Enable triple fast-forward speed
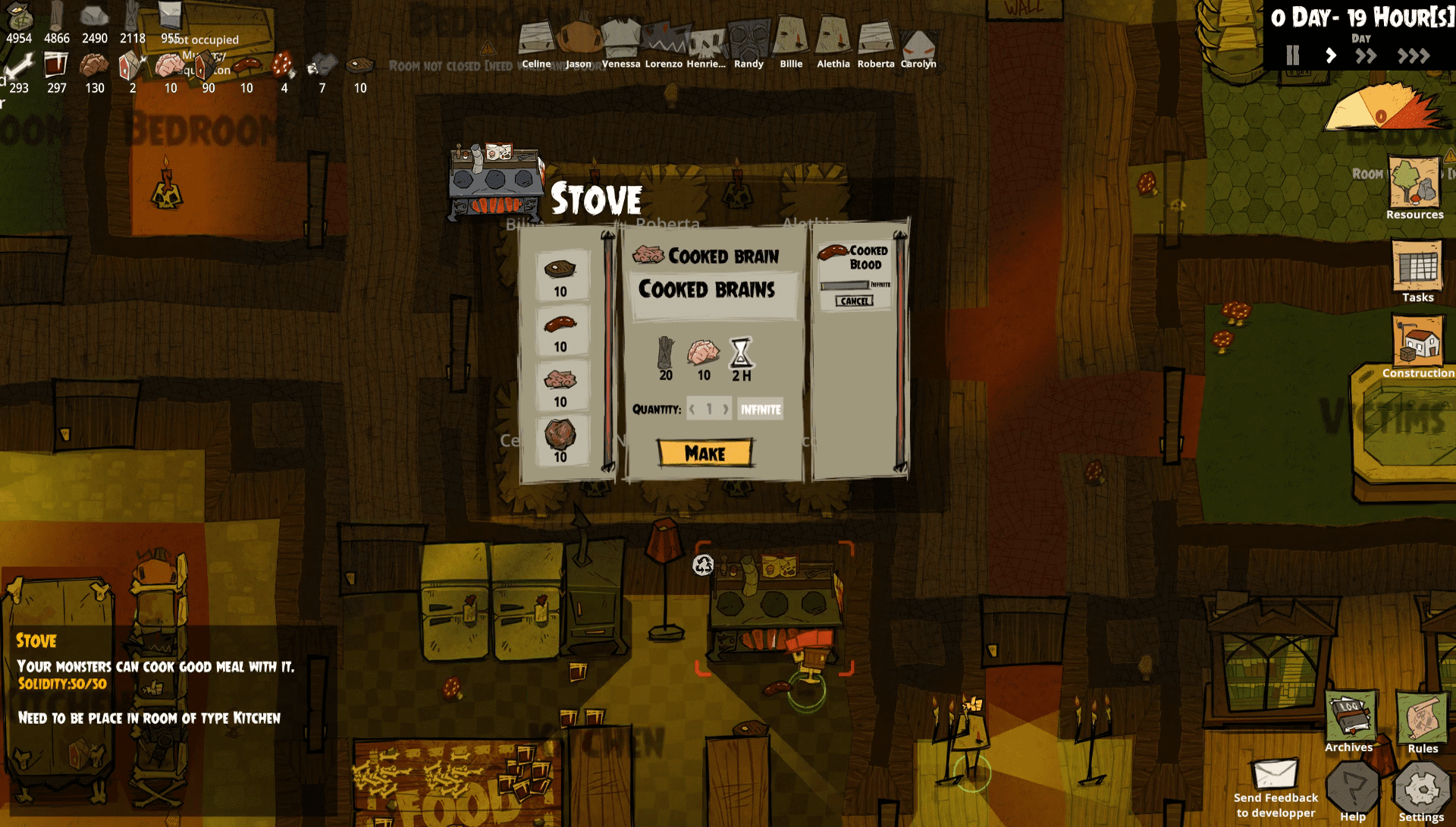Viewport: 1456px width, 827px height. (x=1414, y=55)
